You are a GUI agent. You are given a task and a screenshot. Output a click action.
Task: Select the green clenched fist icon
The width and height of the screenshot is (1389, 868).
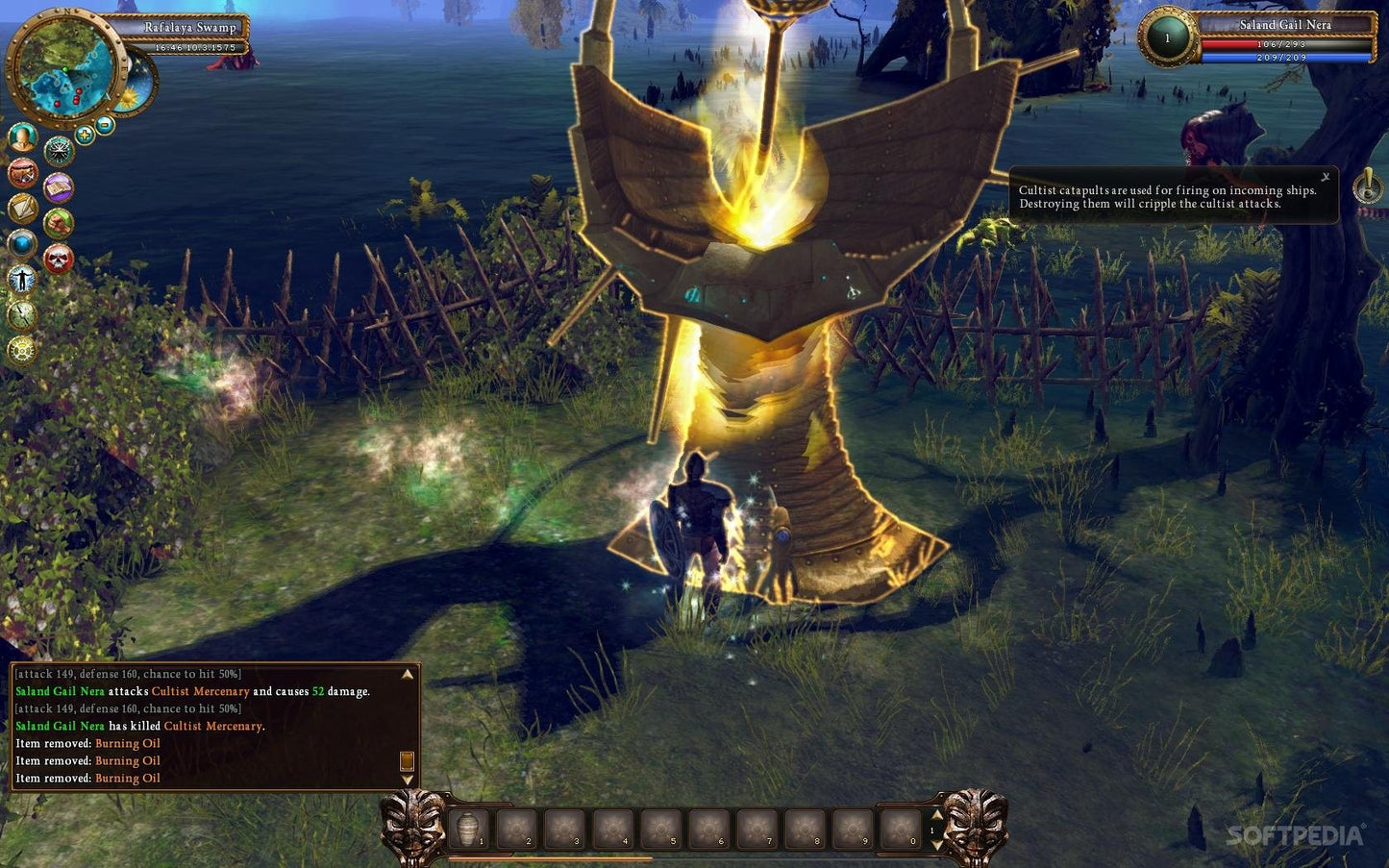(59, 223)
